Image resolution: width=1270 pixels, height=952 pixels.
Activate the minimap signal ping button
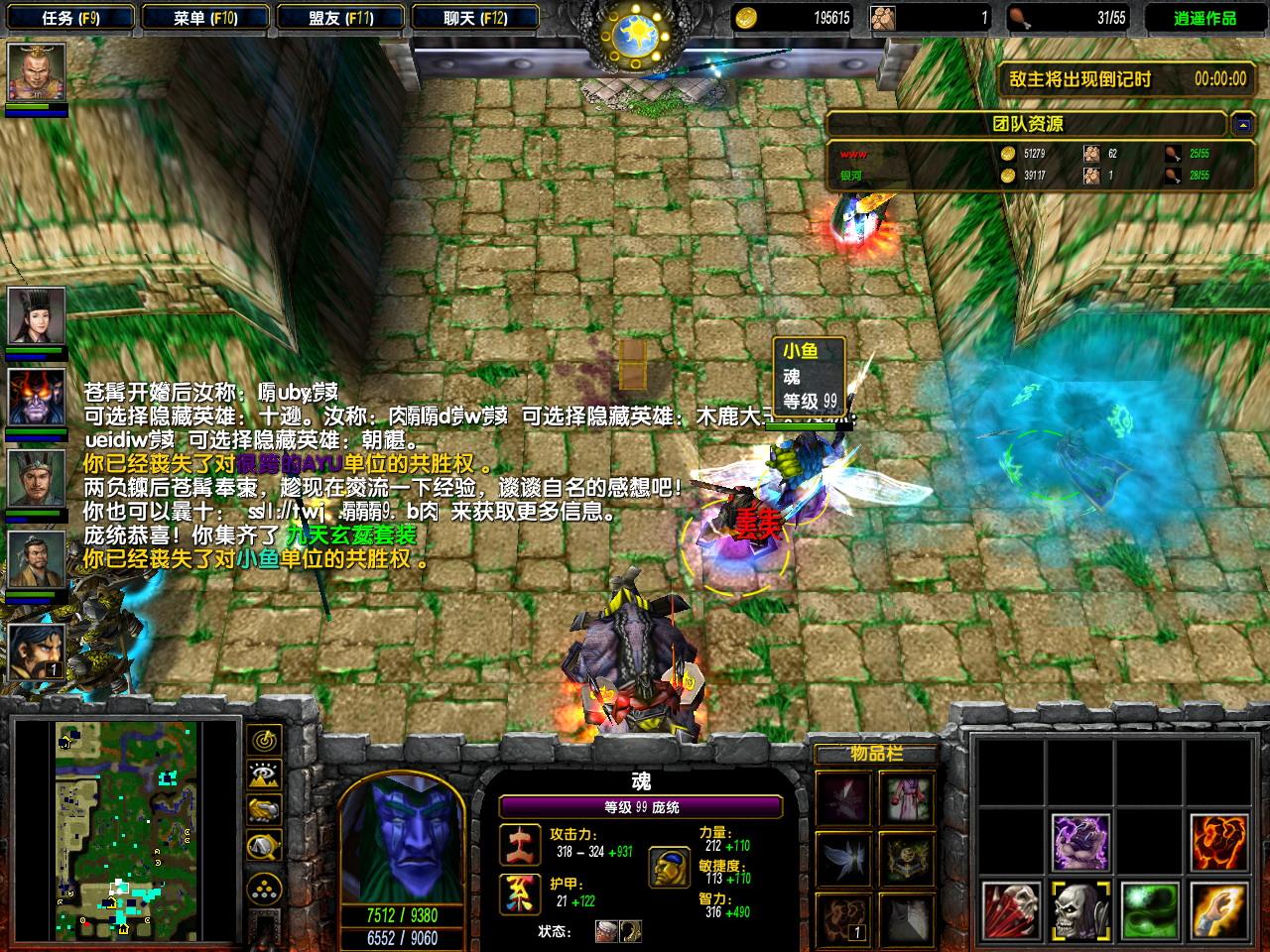[265, 740]
